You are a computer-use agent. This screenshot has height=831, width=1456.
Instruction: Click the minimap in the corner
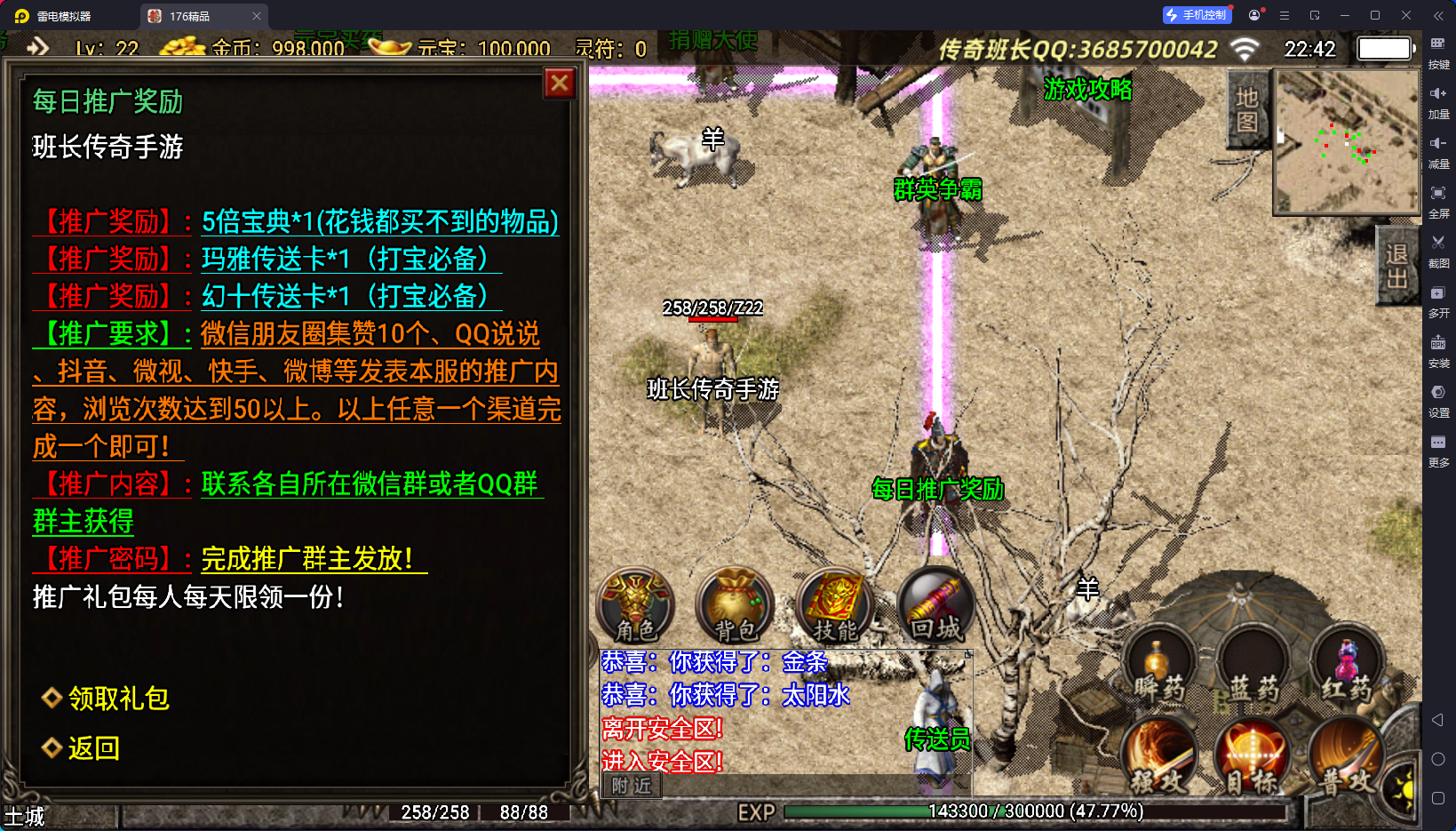1347,142
